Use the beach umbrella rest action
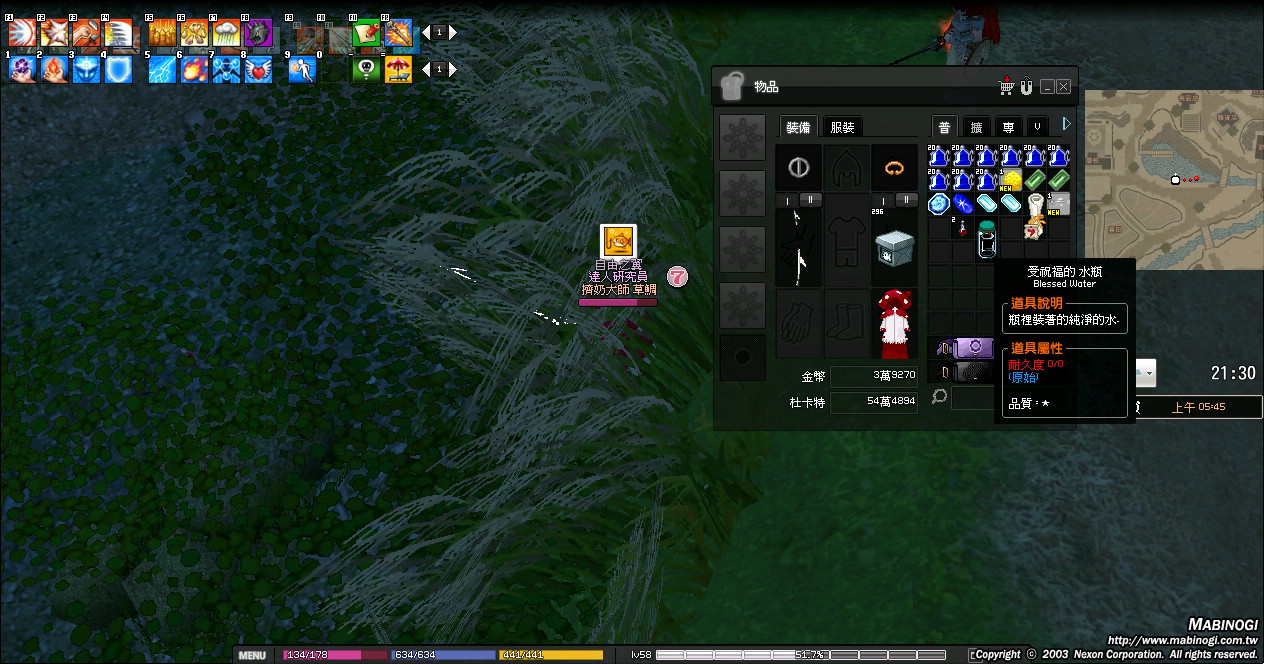1264x664 pixels. [x=398, y=70]
